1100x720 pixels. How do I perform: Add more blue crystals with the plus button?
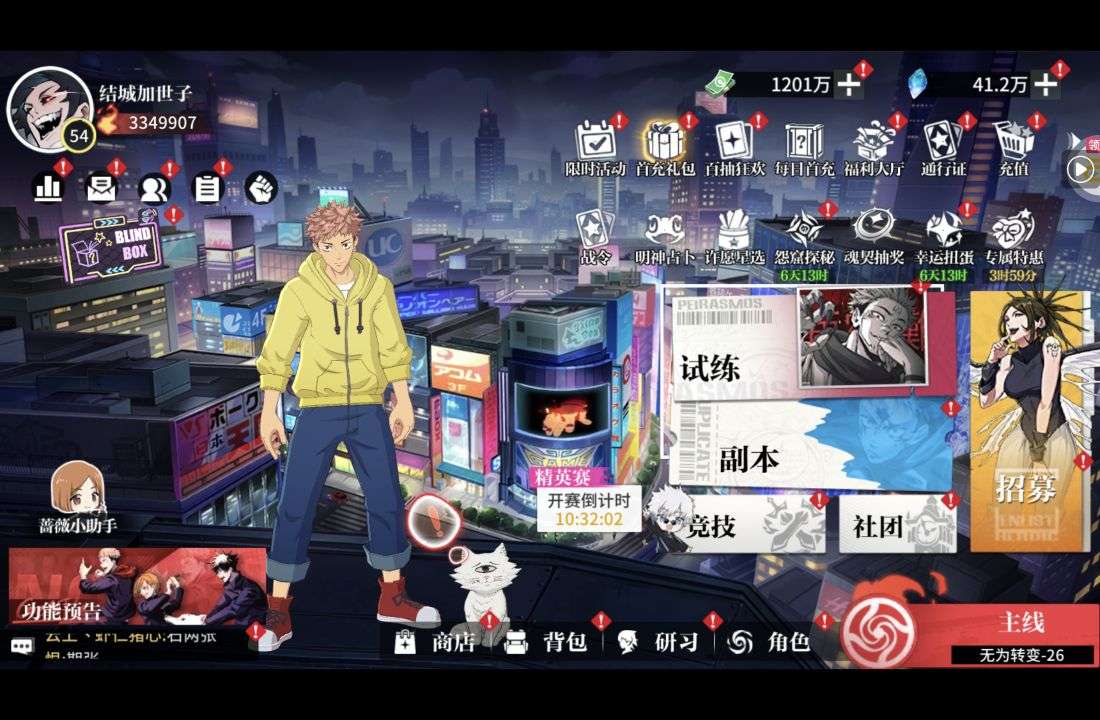tap(1045, 85)
